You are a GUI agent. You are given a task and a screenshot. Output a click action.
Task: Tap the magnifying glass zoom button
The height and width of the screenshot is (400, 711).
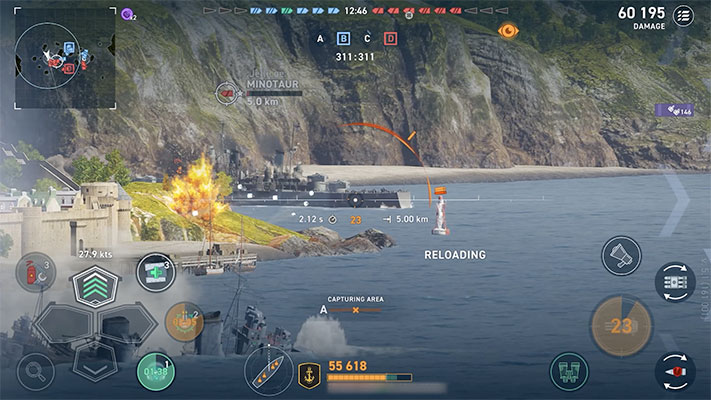[35, 372]
